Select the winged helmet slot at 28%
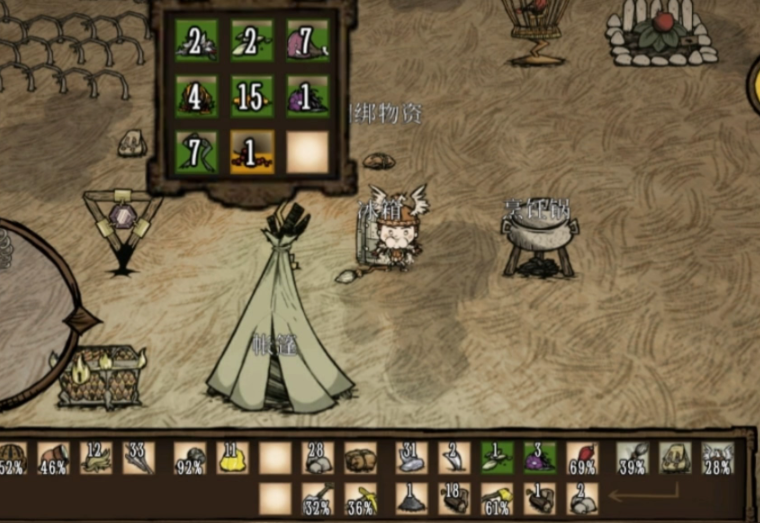 [x=717, y=458]
